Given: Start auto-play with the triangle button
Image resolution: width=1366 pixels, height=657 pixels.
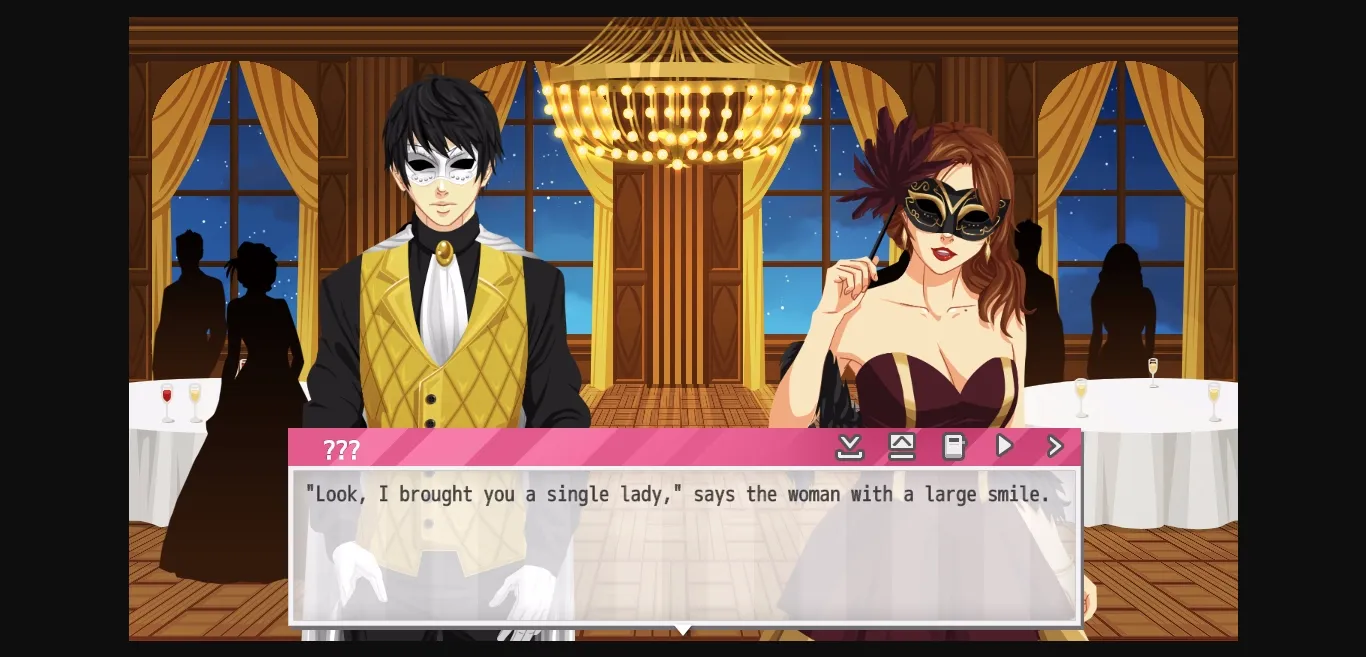Looking at the screenshot, I should [1004, 446].
